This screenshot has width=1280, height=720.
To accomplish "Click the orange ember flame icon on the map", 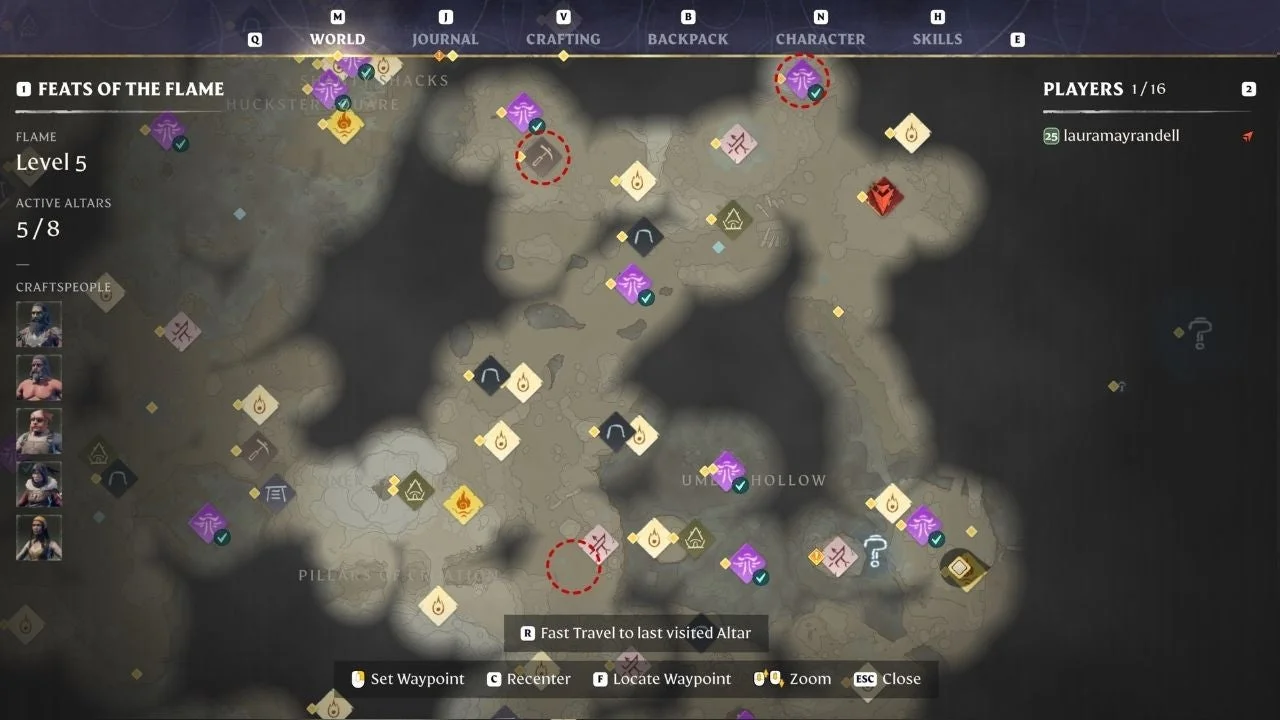I will [x=462, y=504].
